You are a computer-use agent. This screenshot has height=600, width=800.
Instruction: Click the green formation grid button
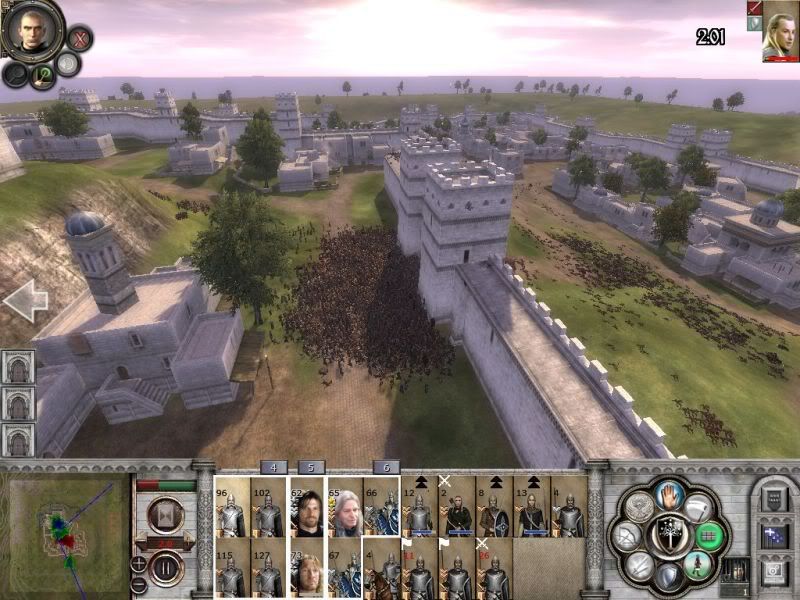(709, 535)
